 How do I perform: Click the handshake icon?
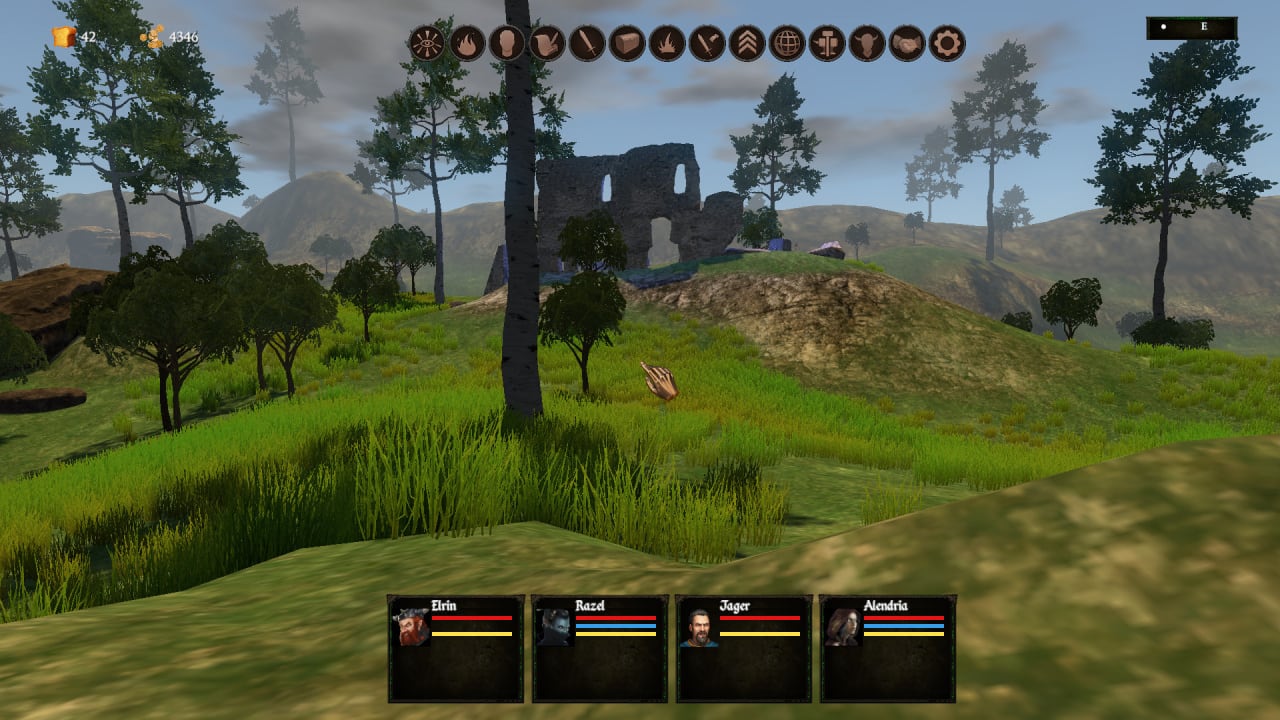(x=907, y=43)
